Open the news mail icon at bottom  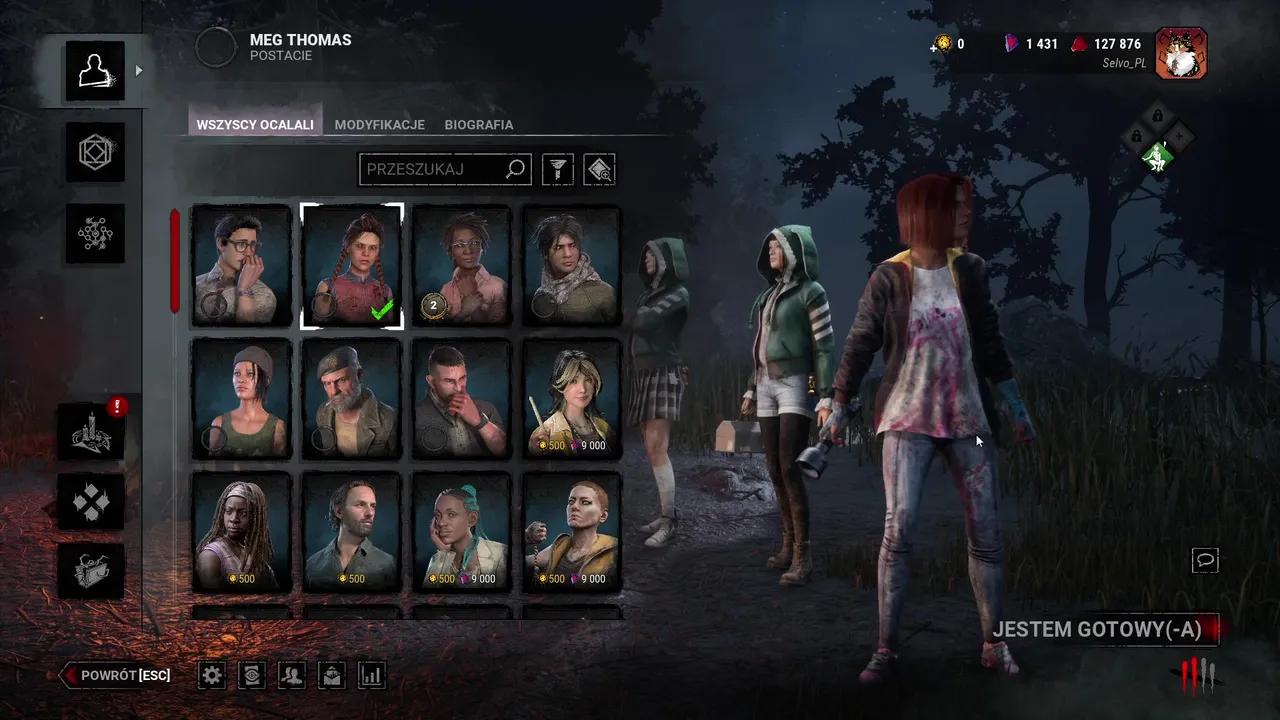tap(331, 675)
